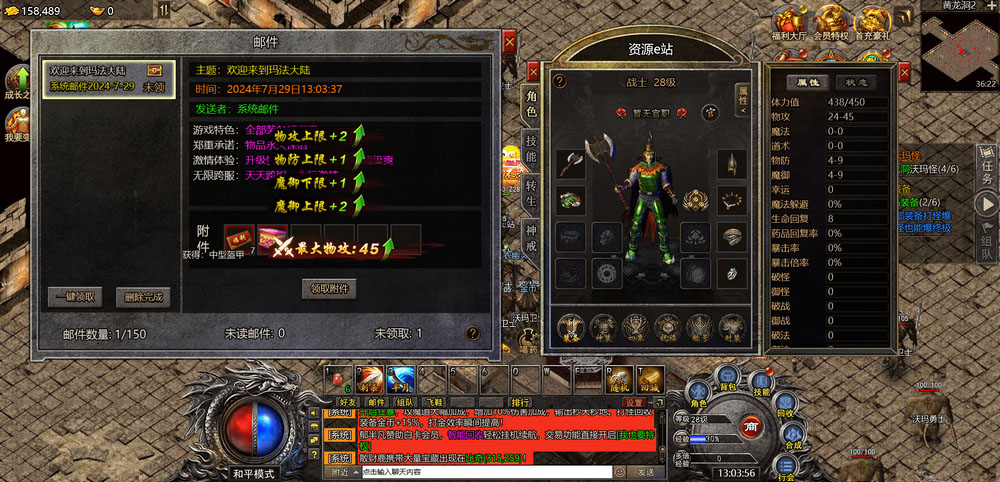Open the 任务 quest side tab
This screenshot has height=482, width=1000.
pyautogui.click(x=987, y=167)
